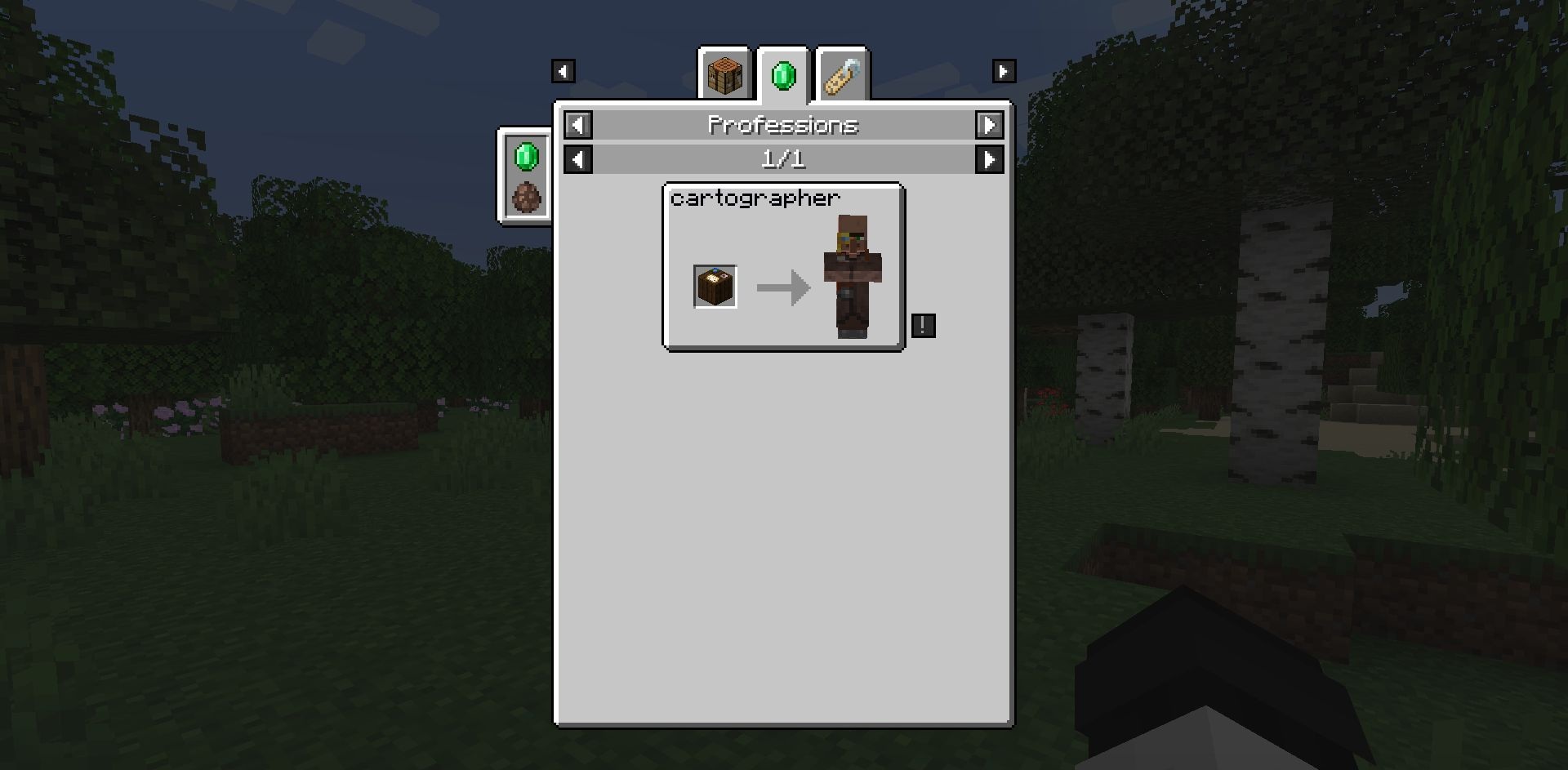Show next category beside Professions title
The height and width of the screenshot is (770, 1568).
tap(989, 125)
